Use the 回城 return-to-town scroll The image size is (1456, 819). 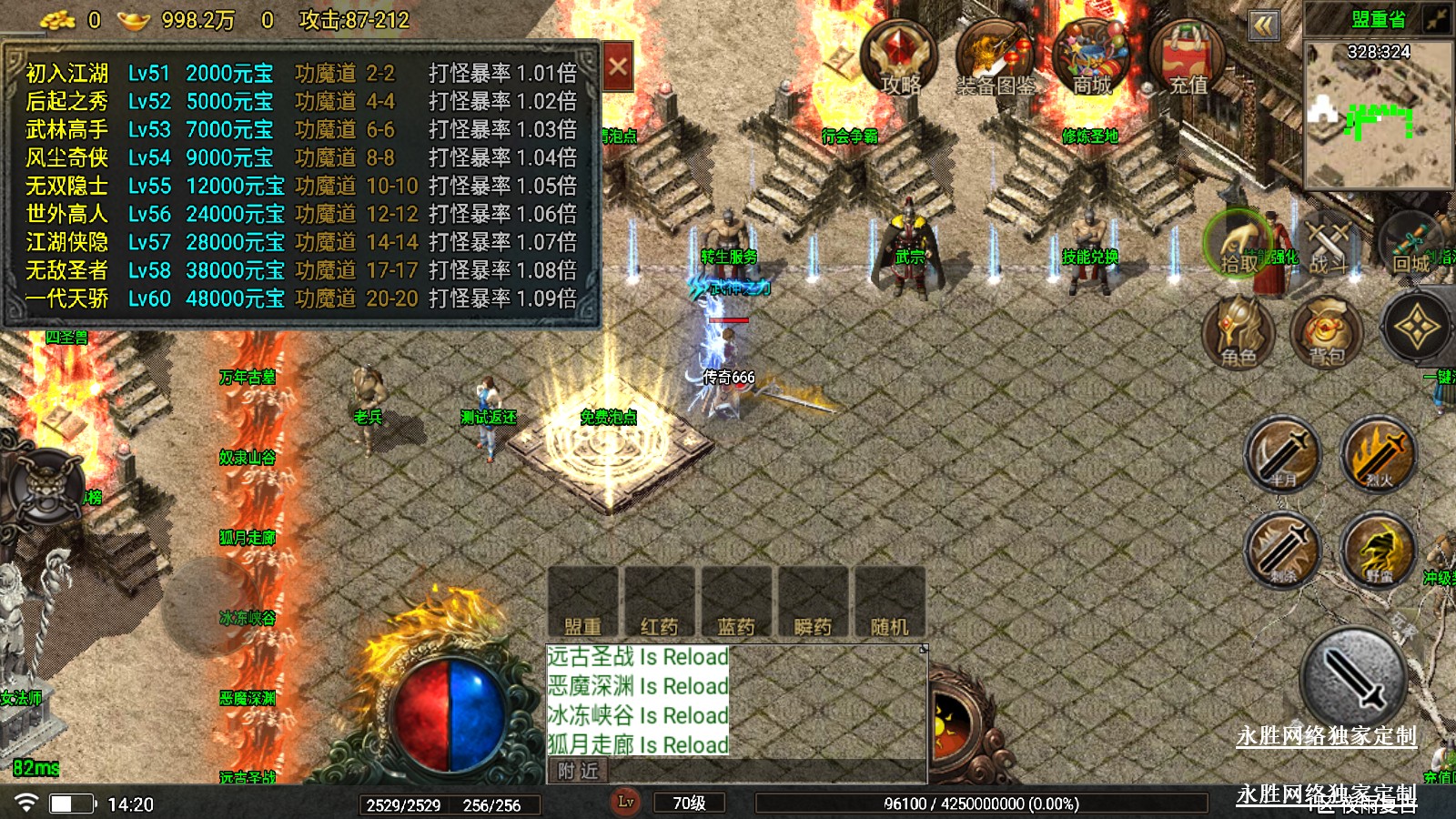click(x=1412, y=244)
